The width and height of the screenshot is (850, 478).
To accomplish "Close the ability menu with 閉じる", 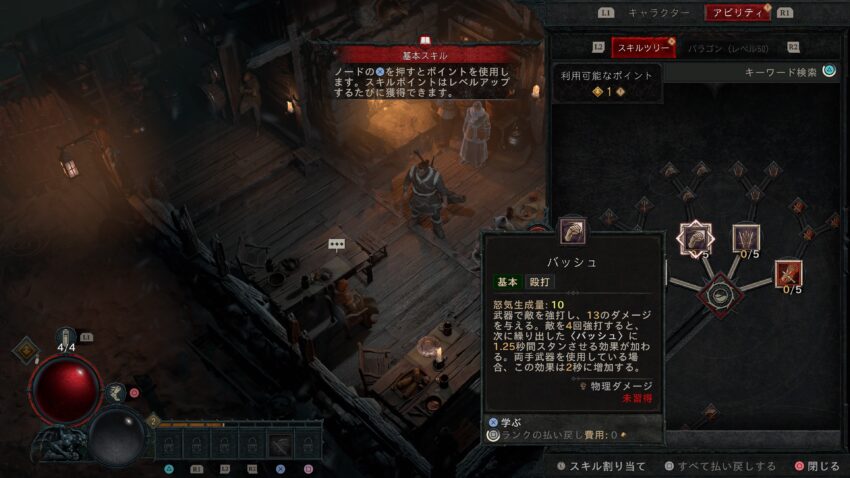I will coord(817,466).
